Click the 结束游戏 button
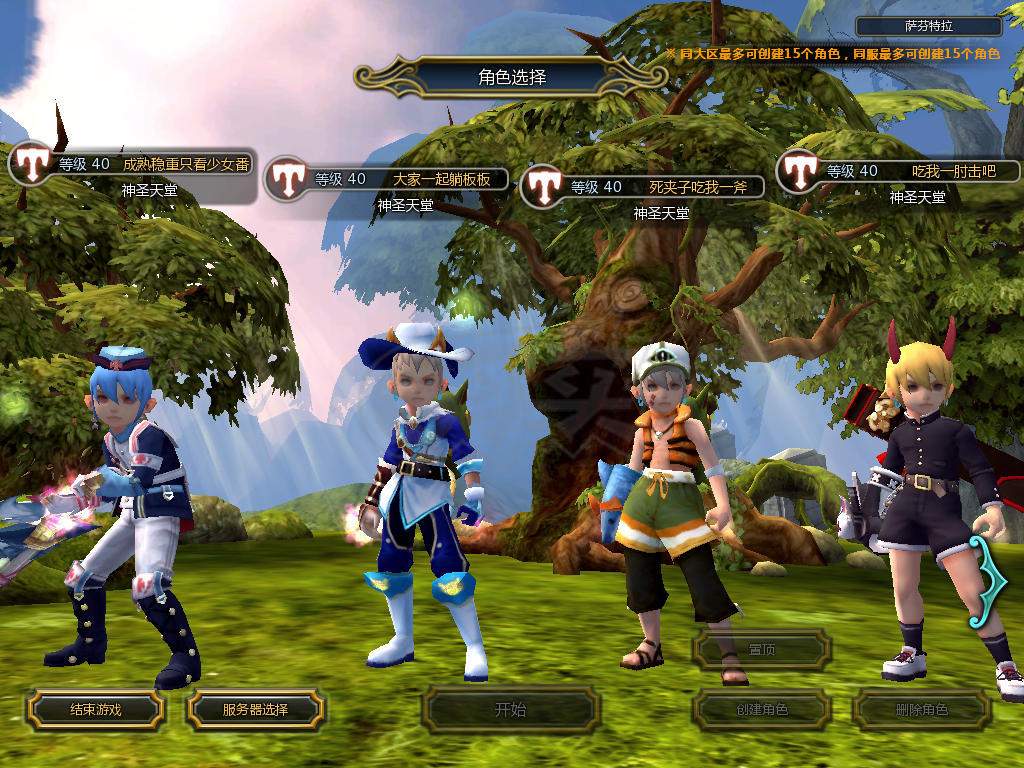The height and width of the screenshot is (768, 1024). [x=95, y=710]
